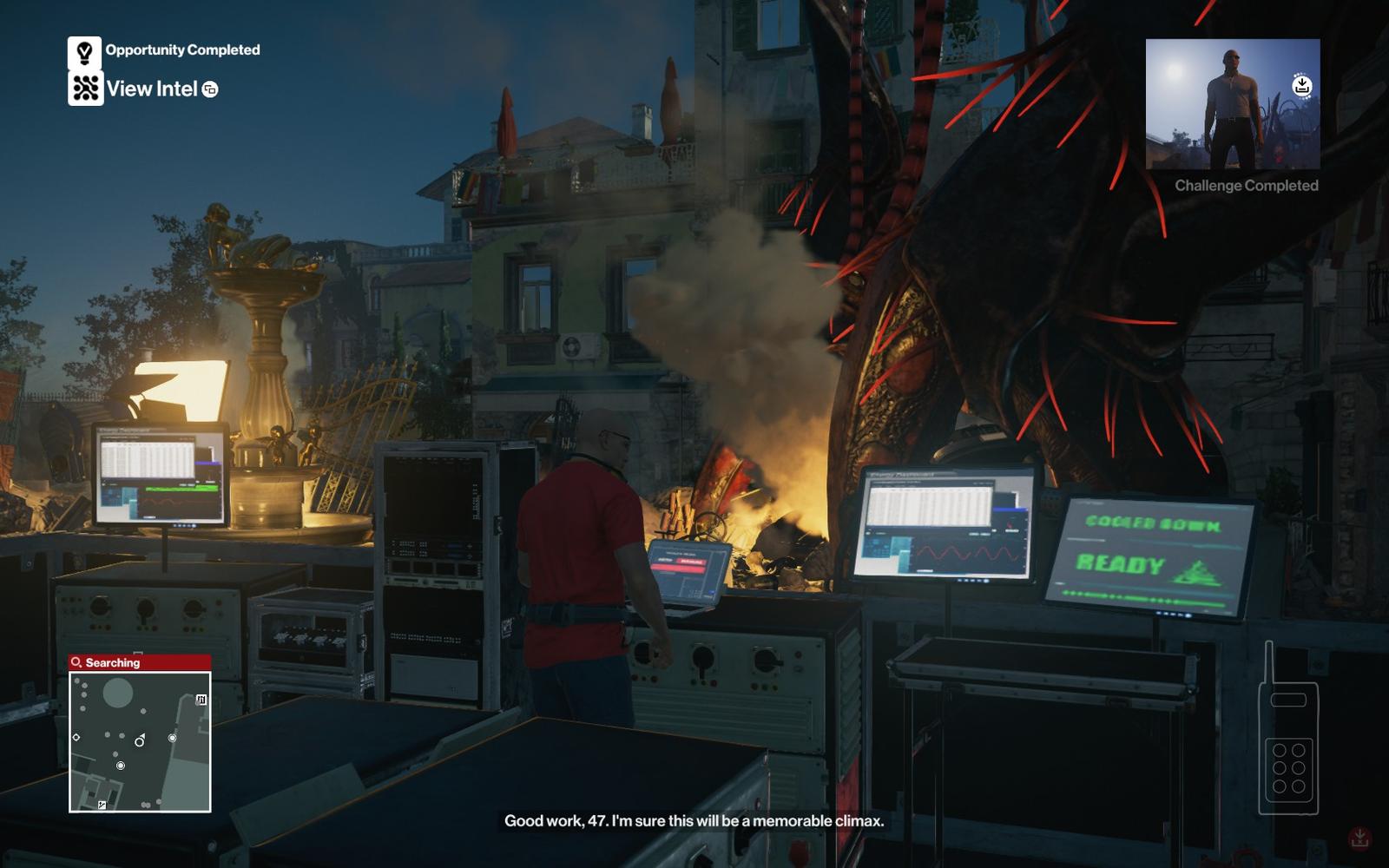The image size is (1389, 868).
Task: Click the Opportunity Completed lightbulb icon
Action: [84, 52]
